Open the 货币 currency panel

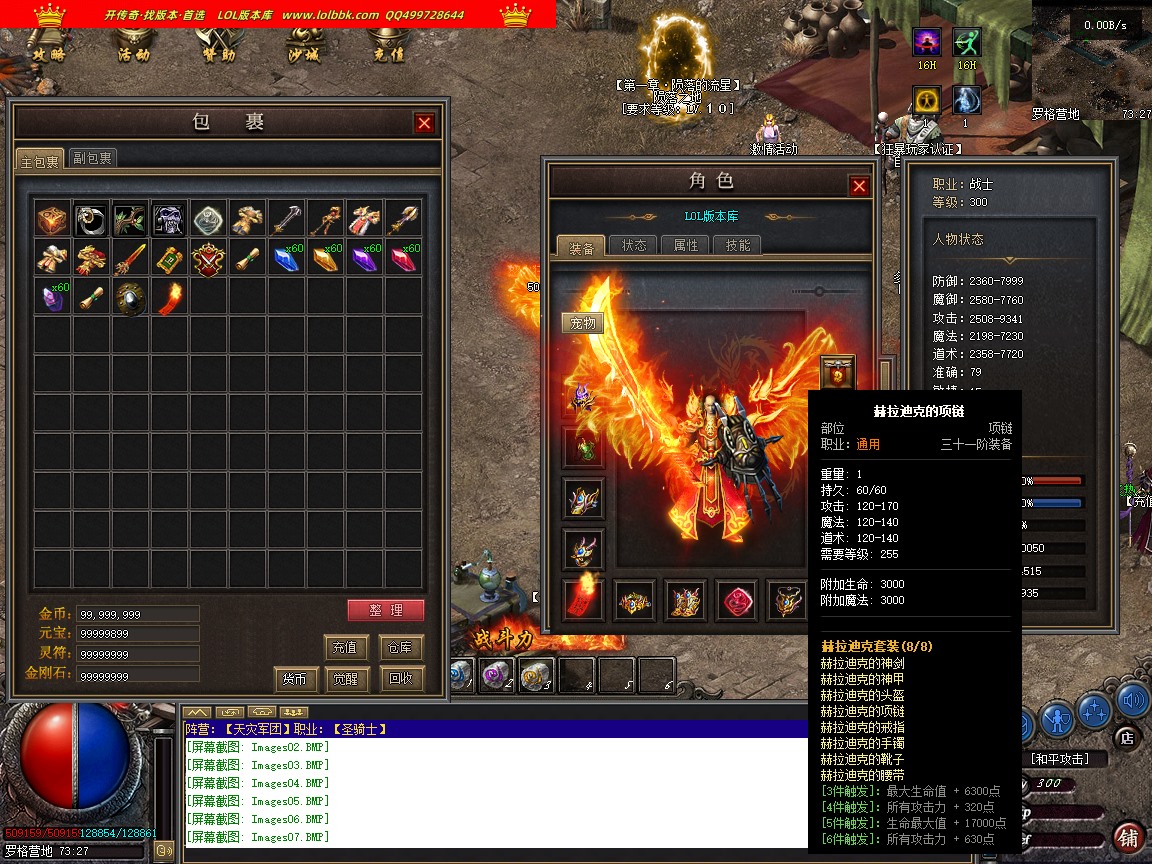click(295, 678)
